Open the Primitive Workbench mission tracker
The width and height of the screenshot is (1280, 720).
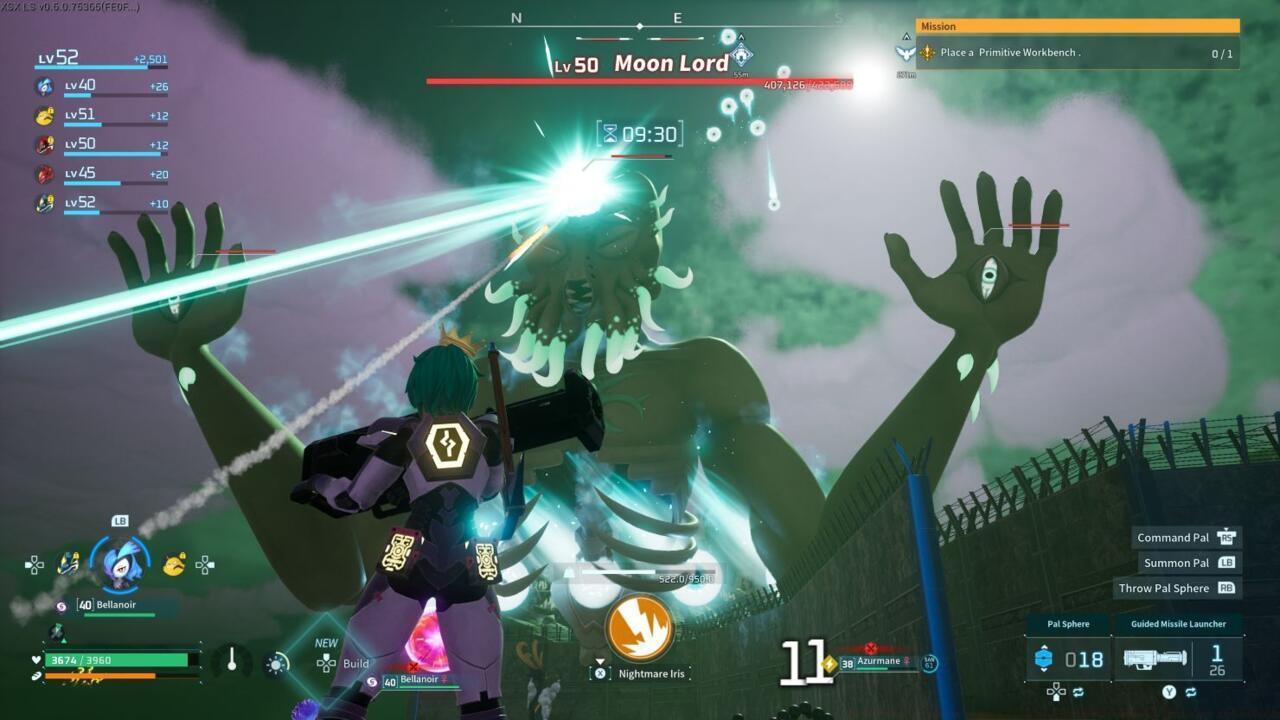coord(1078,53)
